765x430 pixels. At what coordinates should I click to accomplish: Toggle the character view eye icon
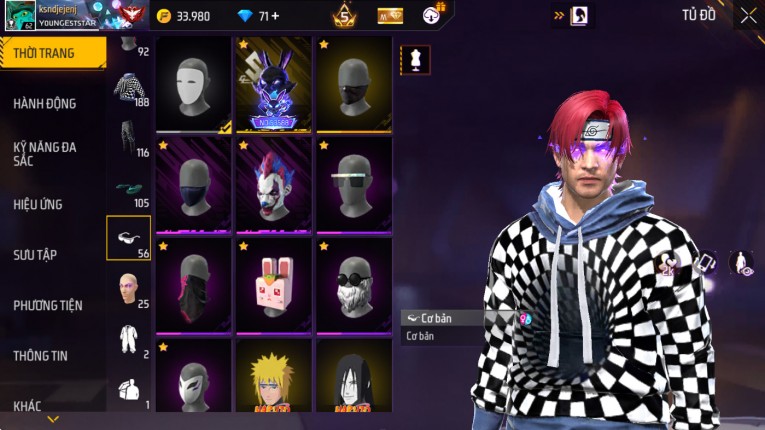[x=741, y=263]
